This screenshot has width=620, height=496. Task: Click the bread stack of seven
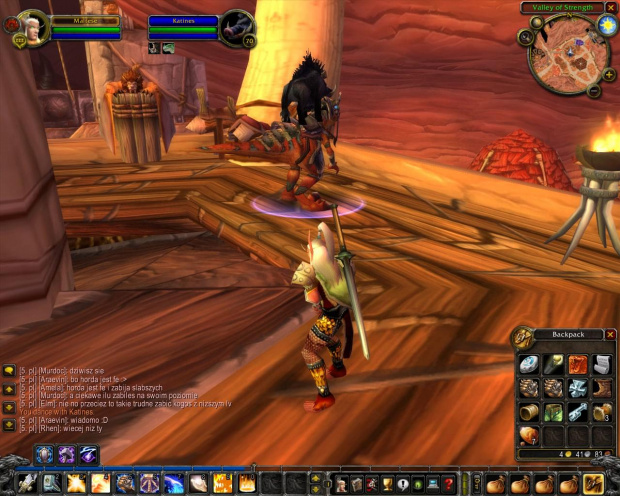point(529,436)
